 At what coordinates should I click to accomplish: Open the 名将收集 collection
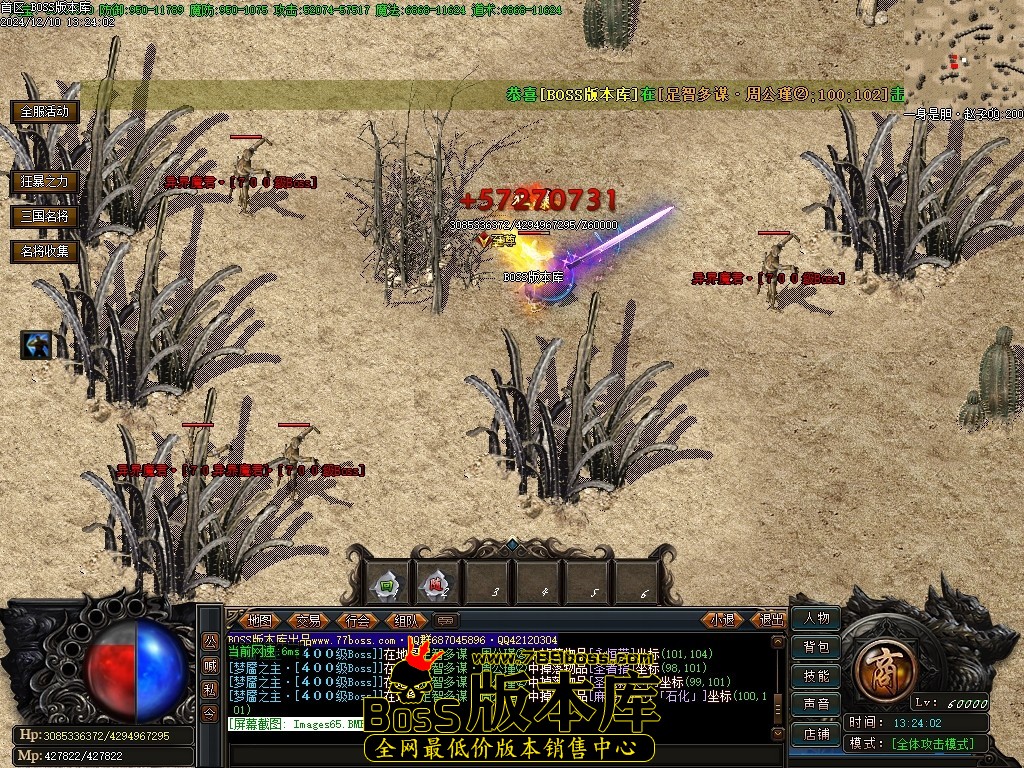(x=46, y=251)
